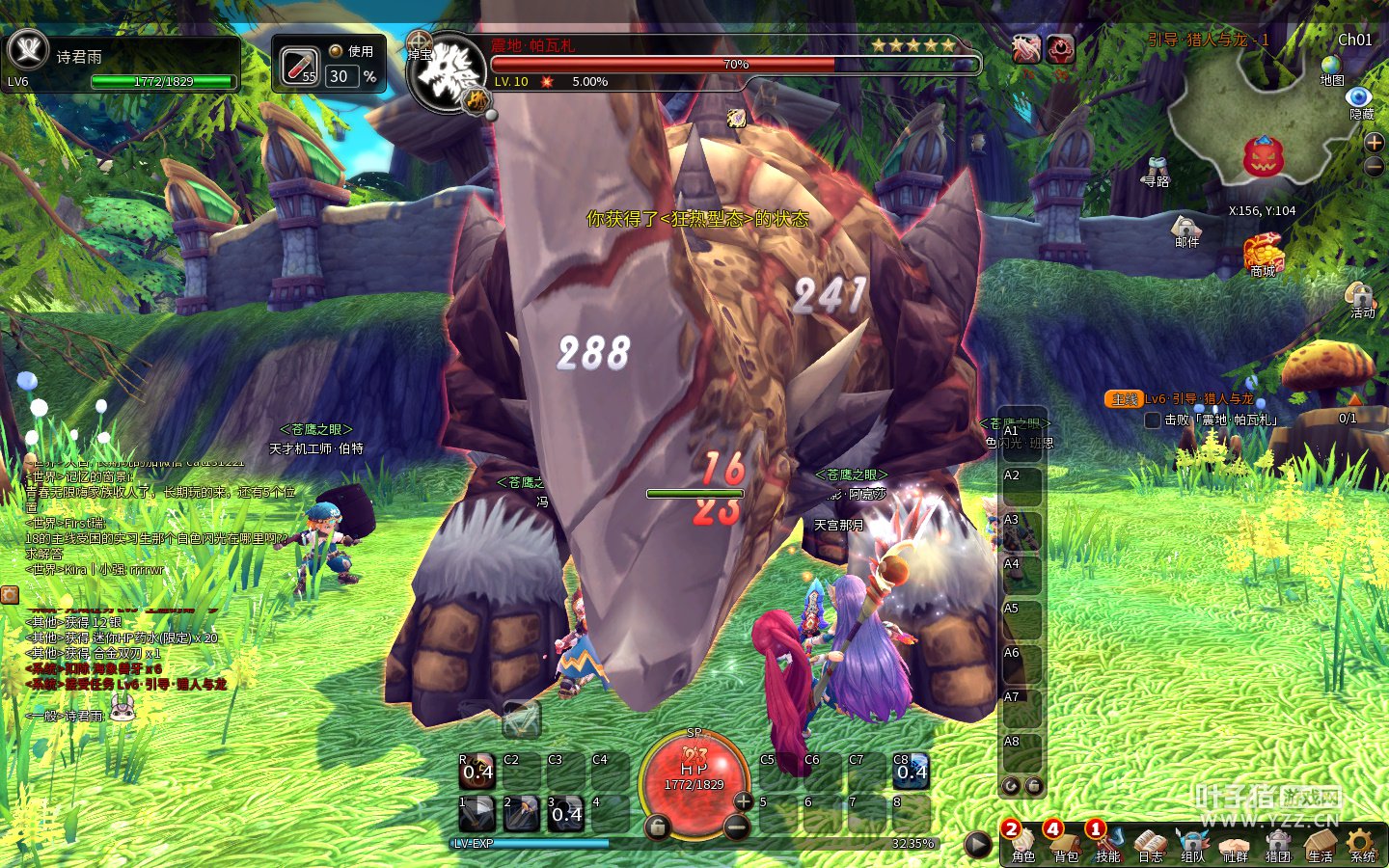Open the 地图 world map globe

tap(1332, 66)
